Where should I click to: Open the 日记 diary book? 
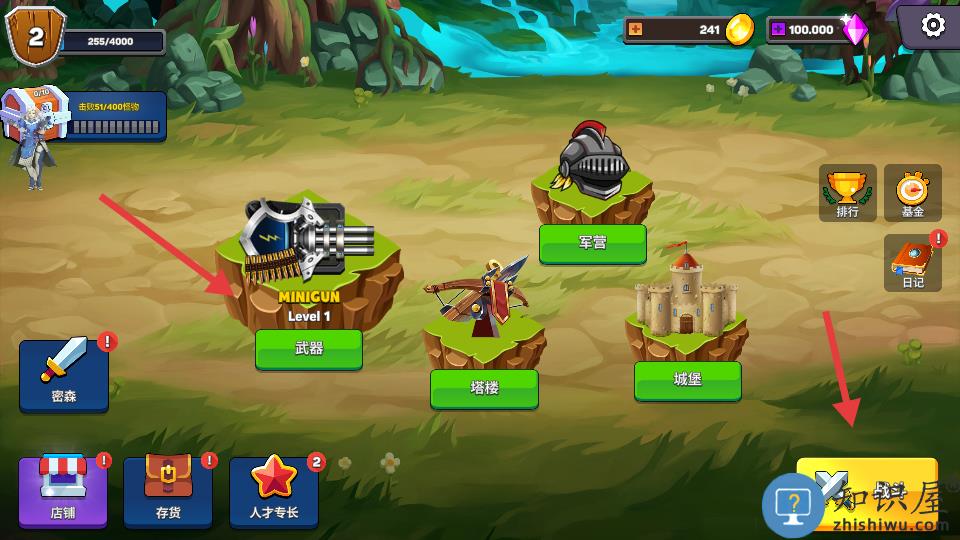click(912, 263)
